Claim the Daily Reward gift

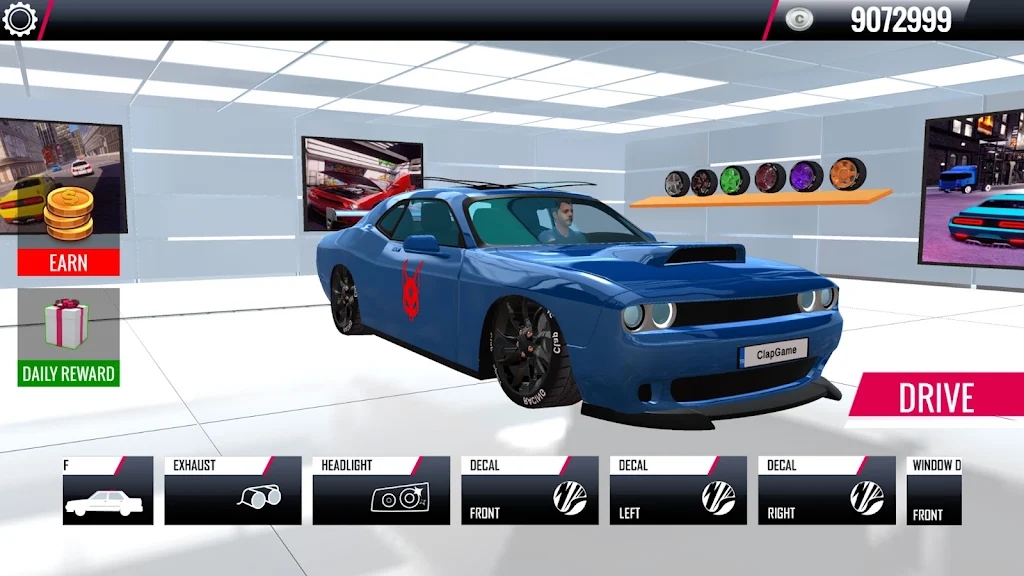point(68,337)
